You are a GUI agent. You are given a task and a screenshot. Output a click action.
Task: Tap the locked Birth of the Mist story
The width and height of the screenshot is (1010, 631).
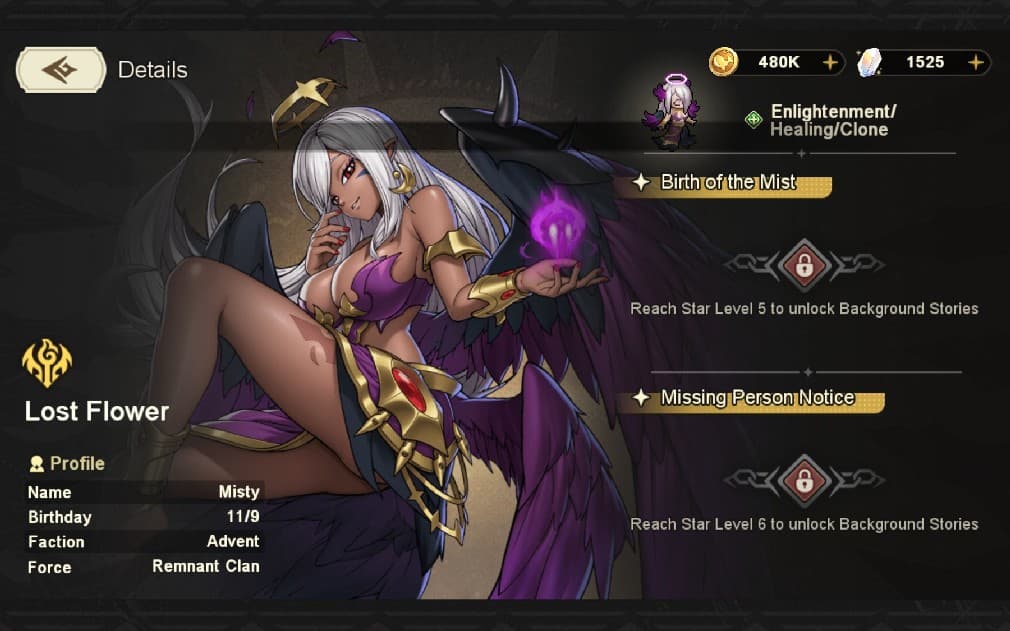803,264
